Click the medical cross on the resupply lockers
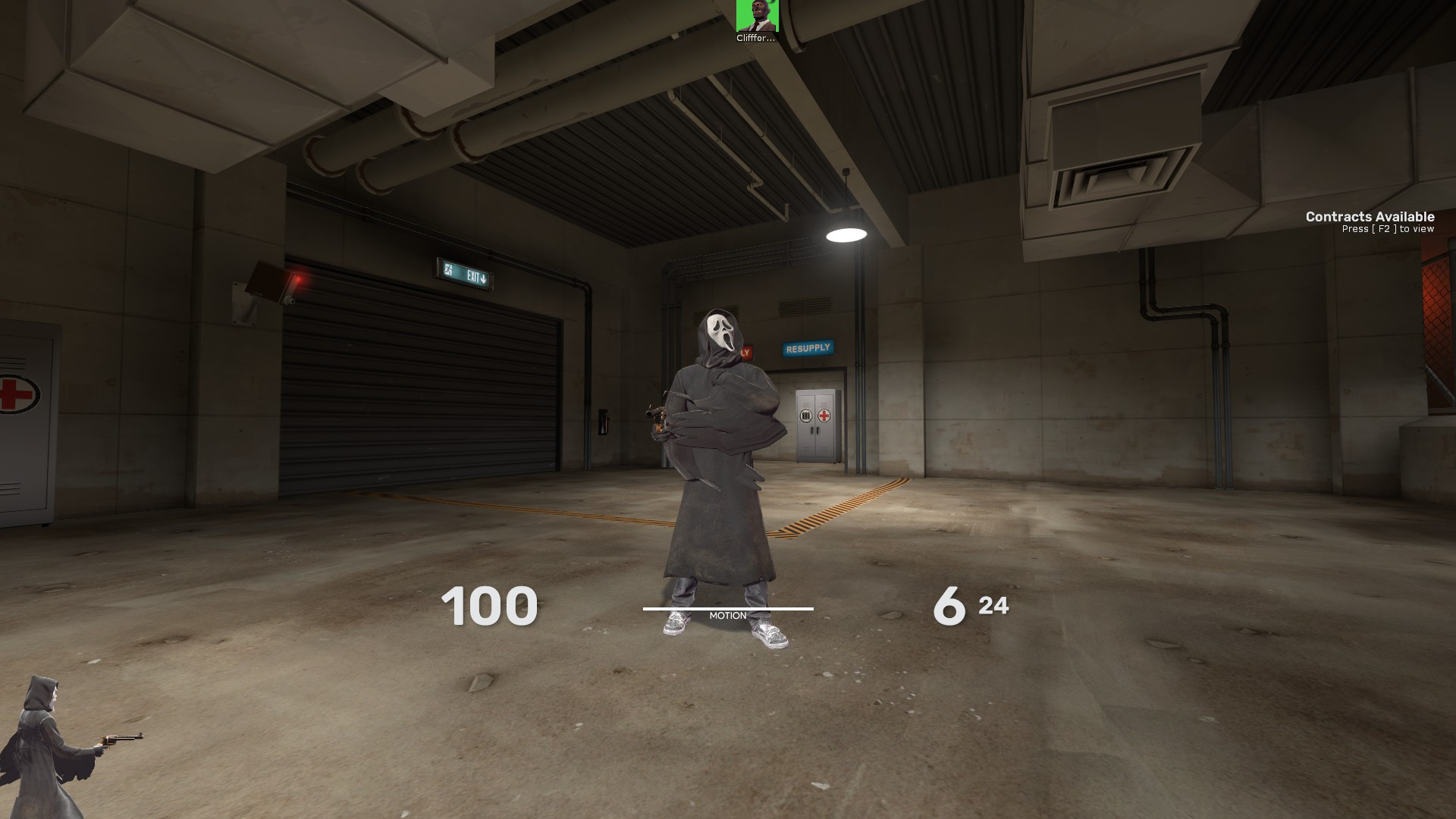Image resolution: width=1456 pixels, height=819 pixels. click(824, 416)
